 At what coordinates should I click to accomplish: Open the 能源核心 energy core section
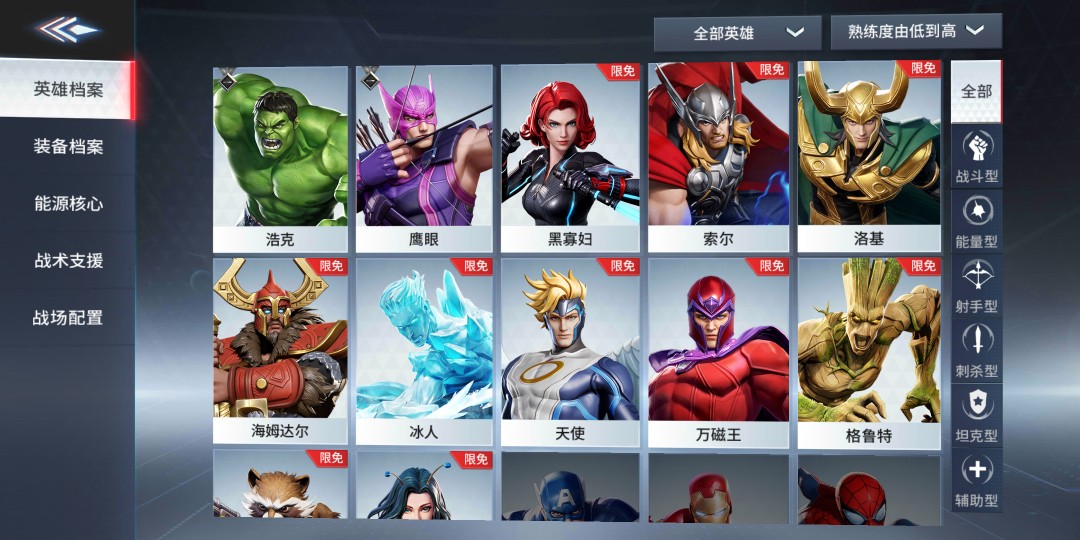click(x=68, y=204)
